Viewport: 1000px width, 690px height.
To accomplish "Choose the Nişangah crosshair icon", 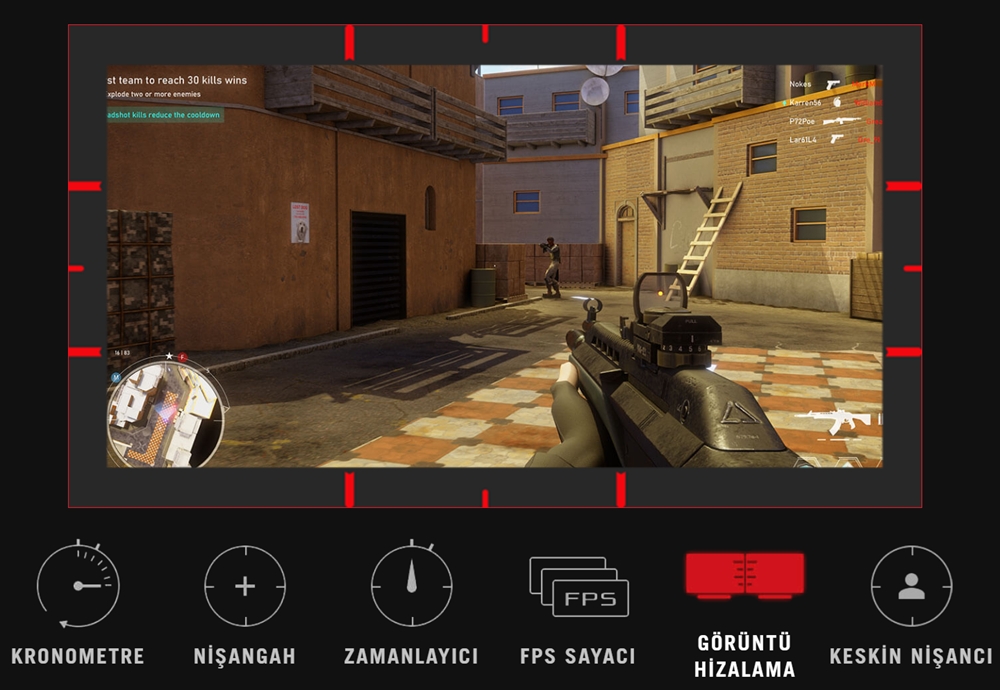I will coord(245,586).
